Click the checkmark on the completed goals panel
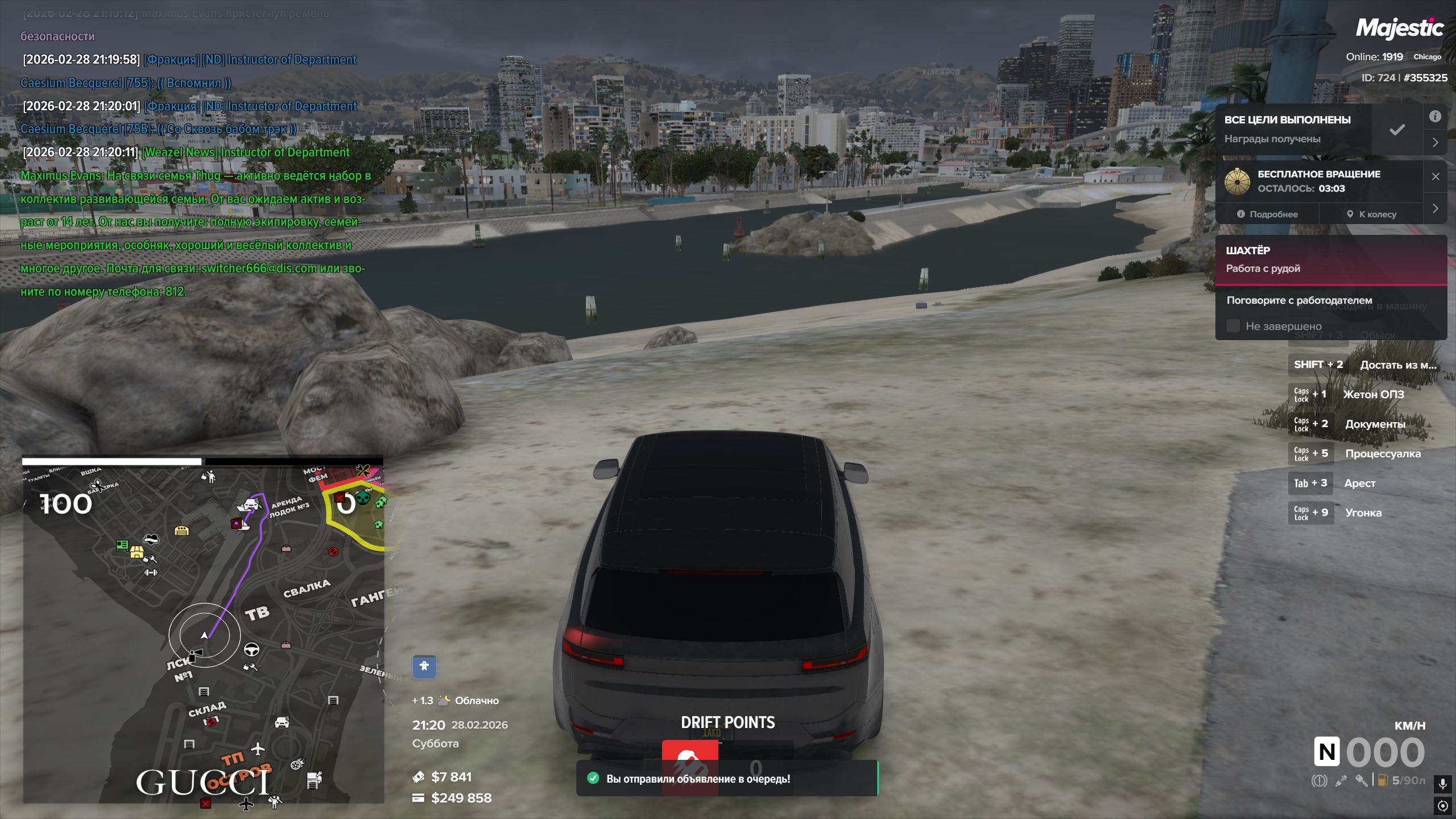This screenshot has height=819, width=1456. (x=1397, y=130)
